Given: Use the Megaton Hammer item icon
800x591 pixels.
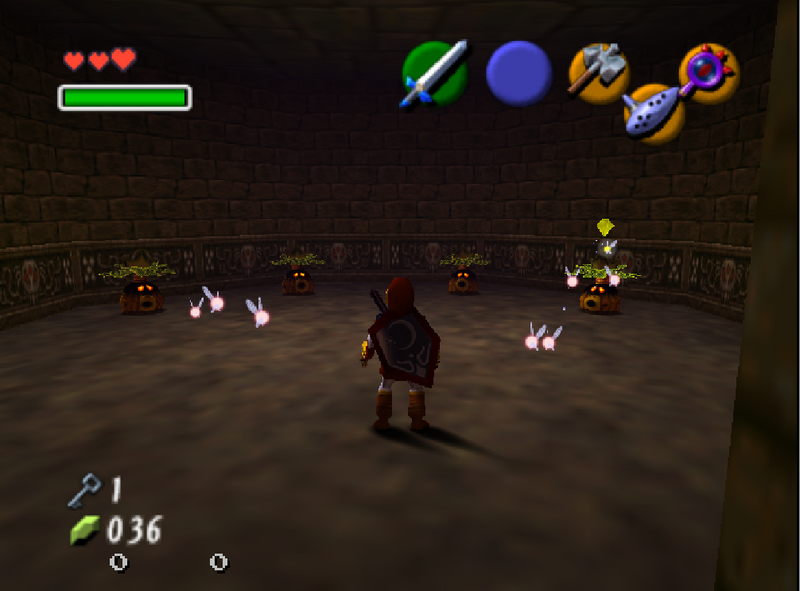Looking at the screenshot, I should [598, 73].
